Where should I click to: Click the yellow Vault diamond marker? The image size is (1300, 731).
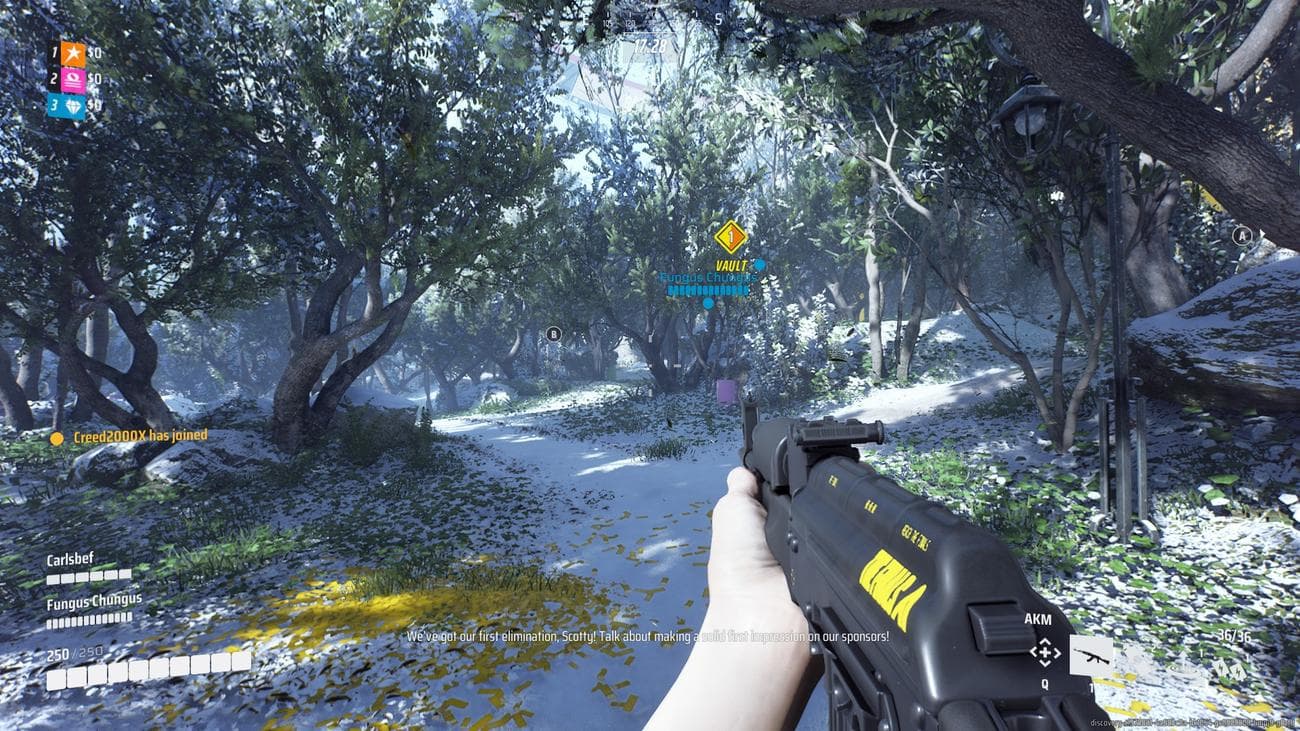730,236
